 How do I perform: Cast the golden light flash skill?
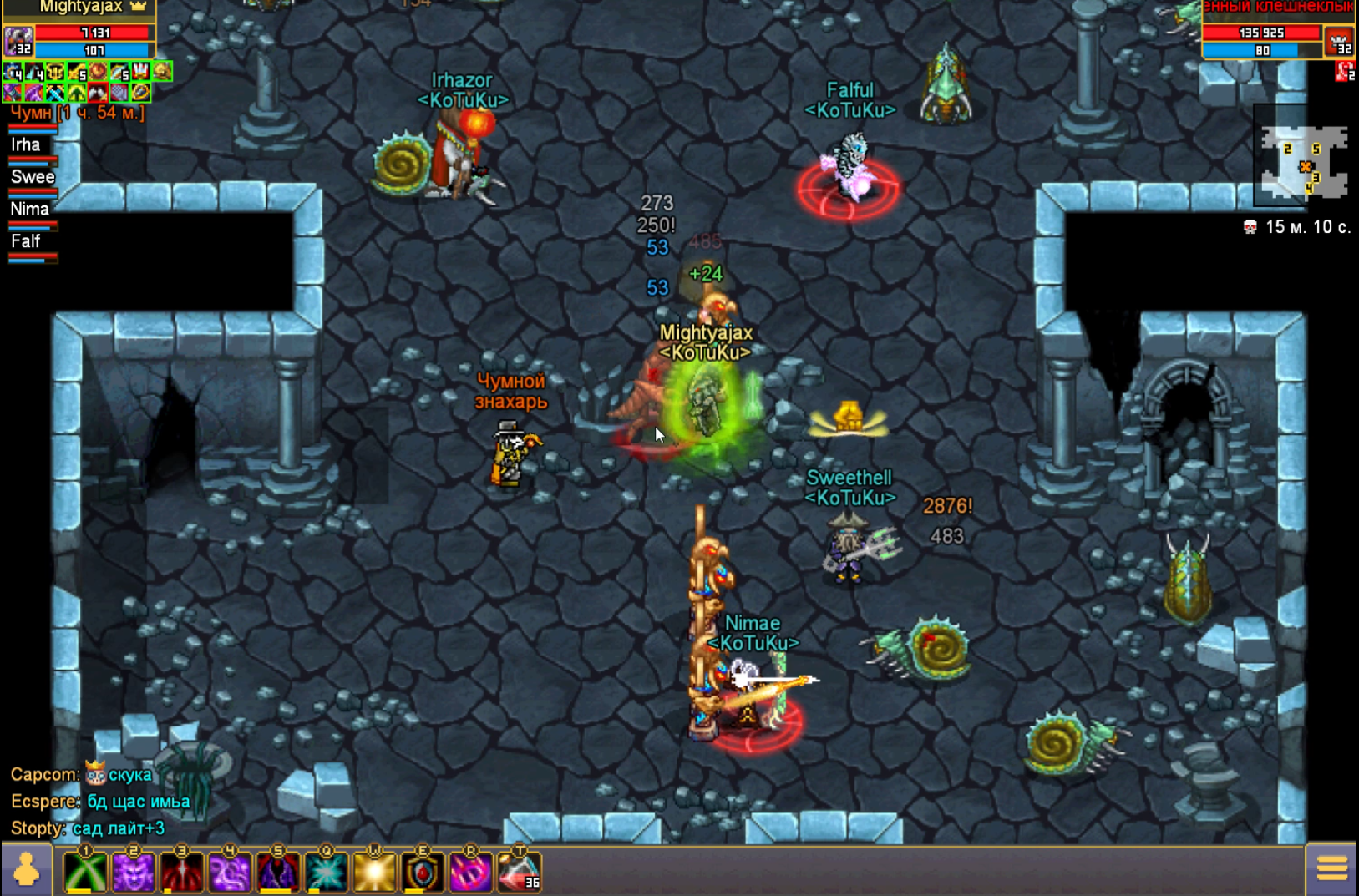click(374, 873)
